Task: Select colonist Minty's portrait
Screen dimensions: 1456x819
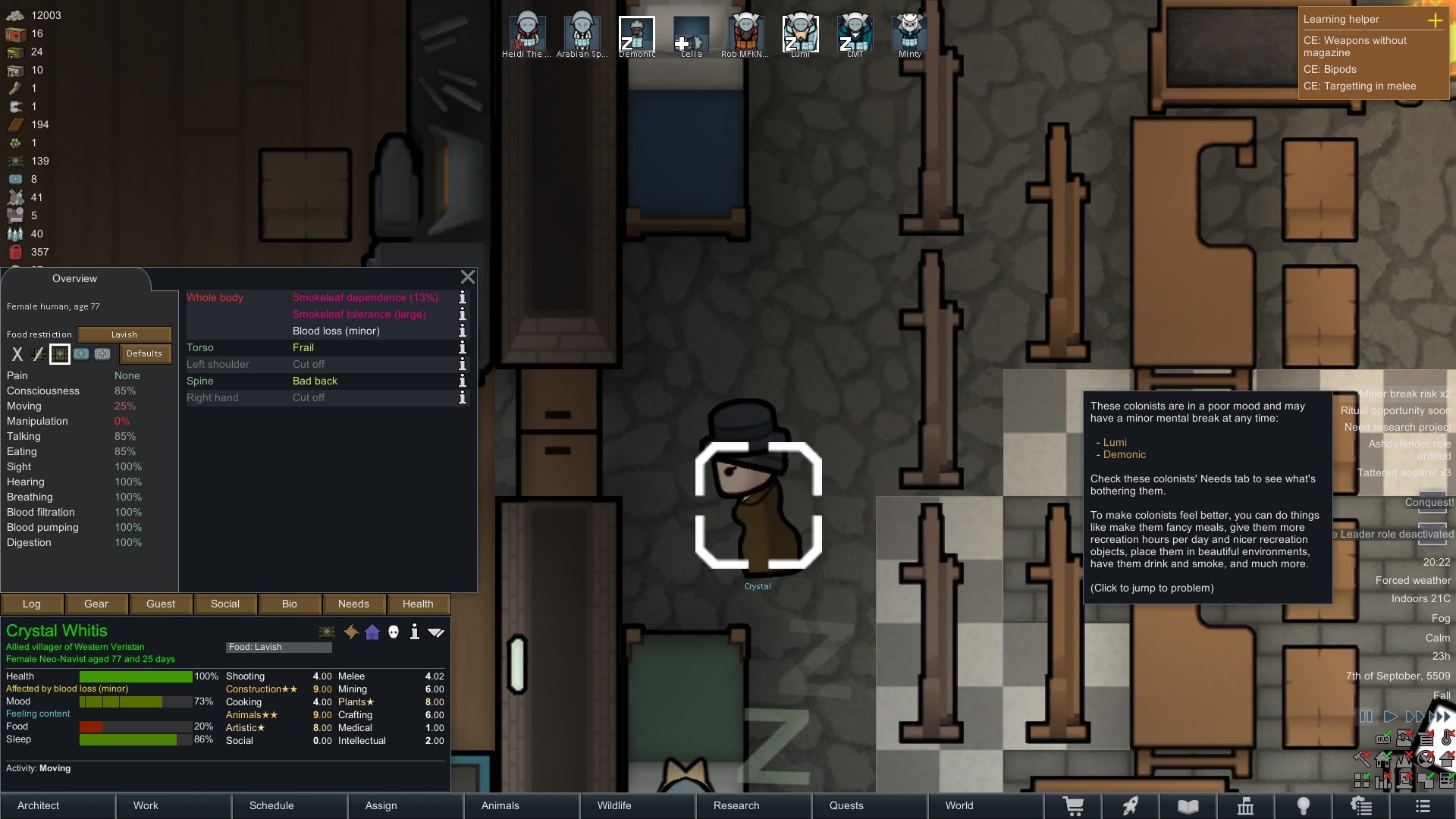Action: [x=909, y=35]
